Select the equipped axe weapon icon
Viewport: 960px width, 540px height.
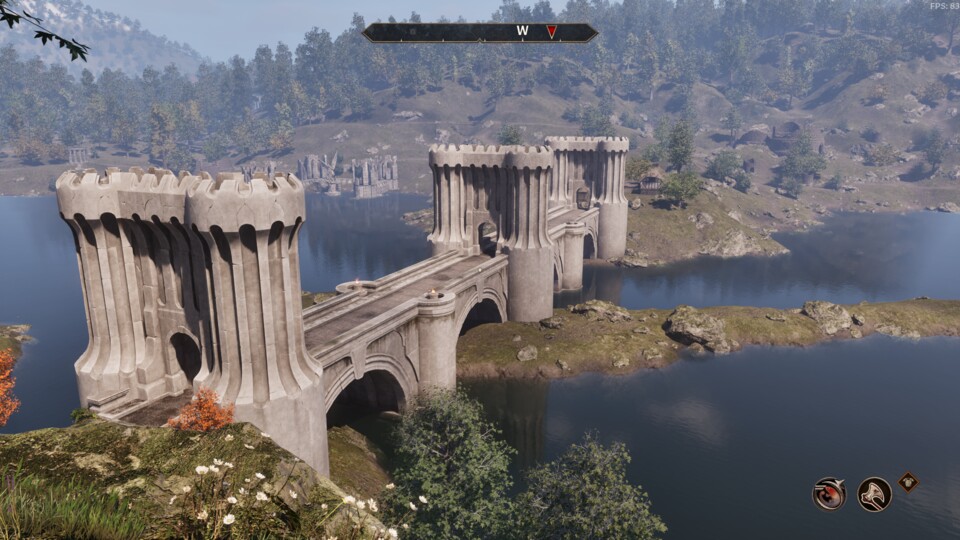pyautogui.click(x=875, y=494)
